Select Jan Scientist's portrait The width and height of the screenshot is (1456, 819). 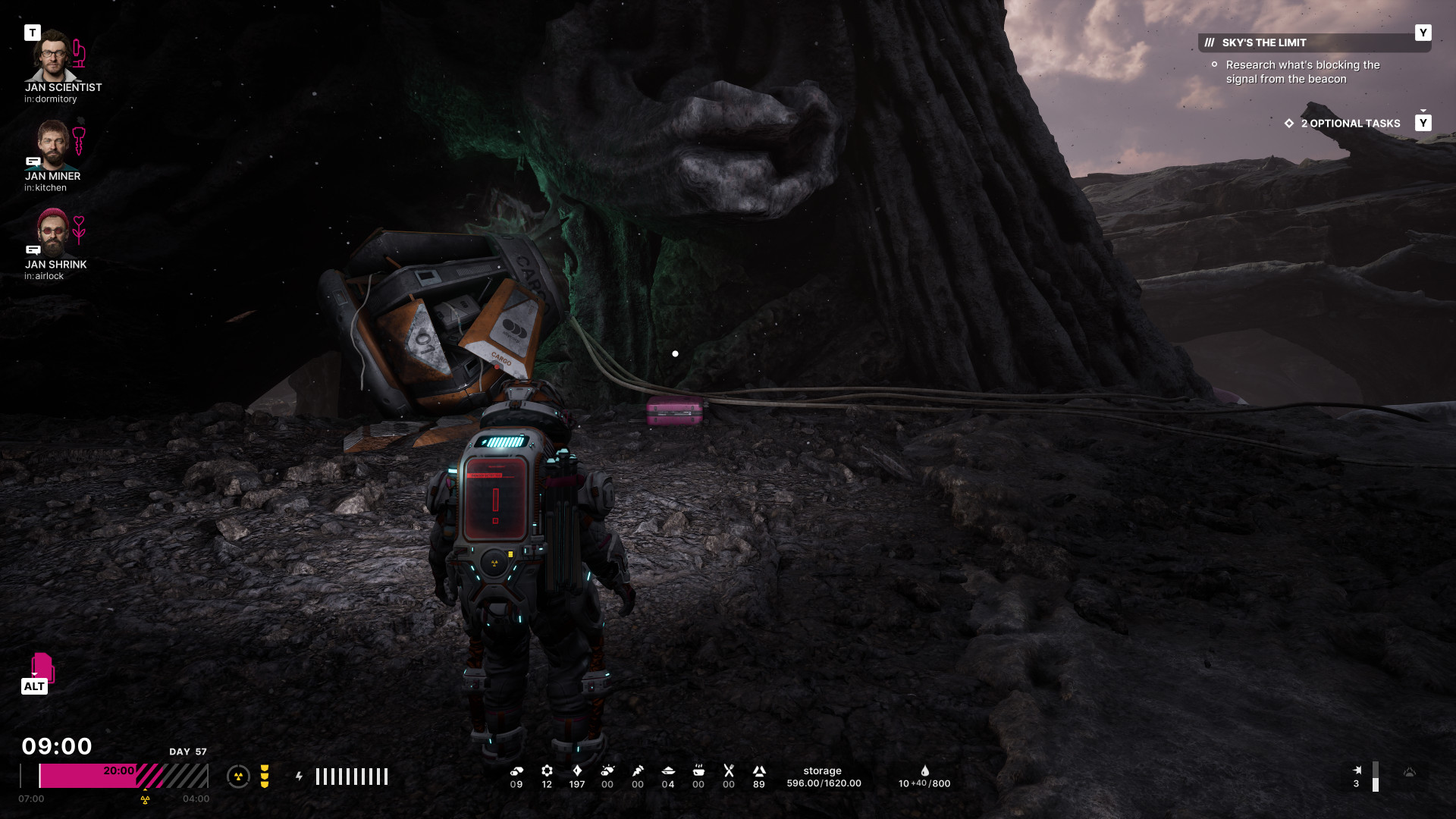click(x=52, y=56)
